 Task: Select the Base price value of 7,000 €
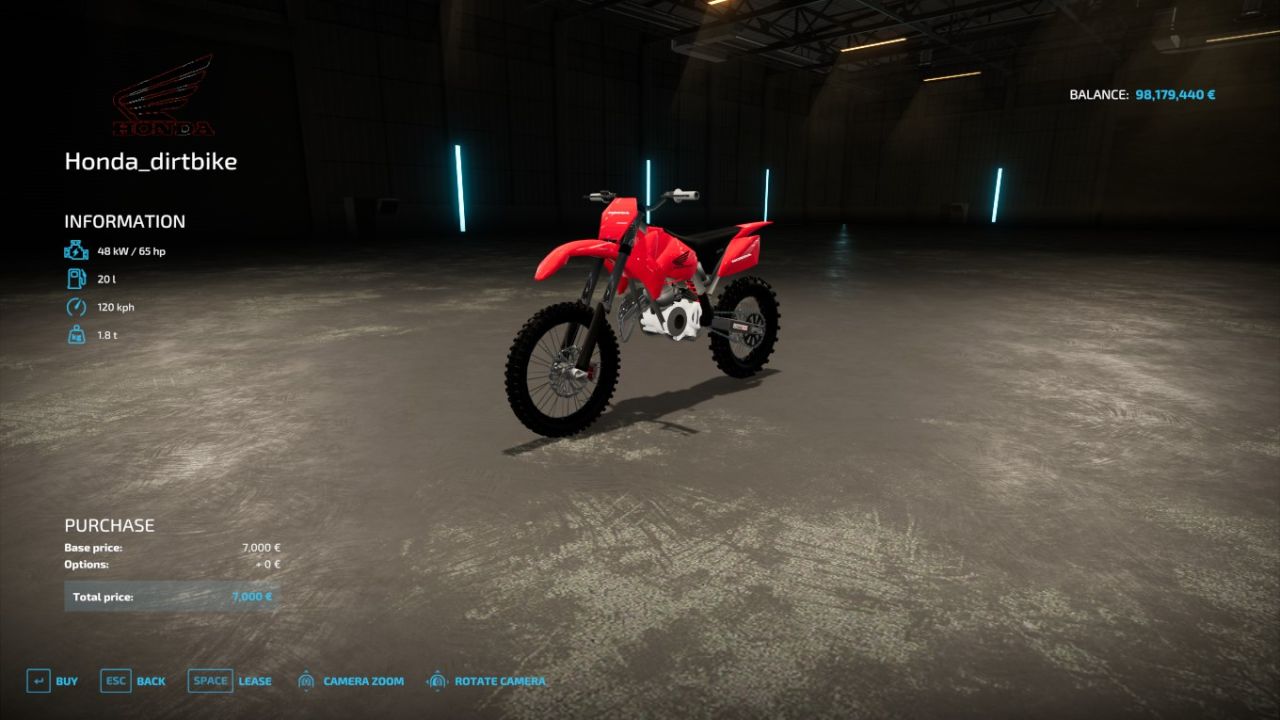pyautogui.click(x=260, y=547)
